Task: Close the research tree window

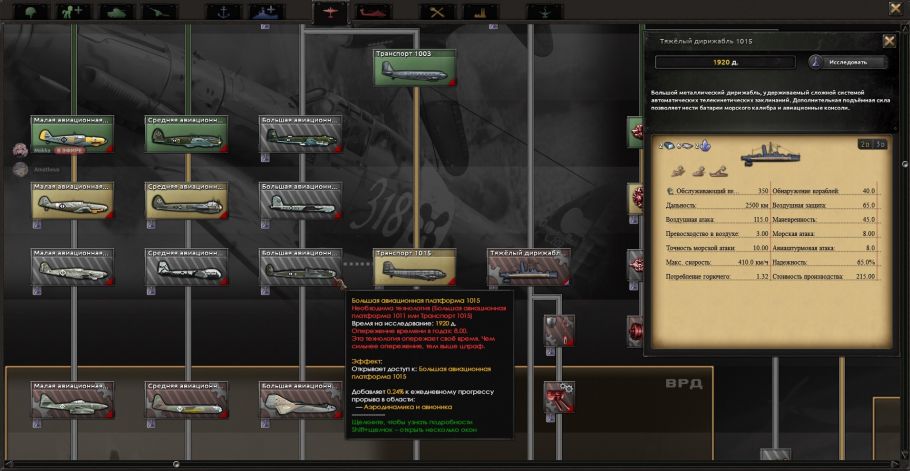Action: point(895,8)
